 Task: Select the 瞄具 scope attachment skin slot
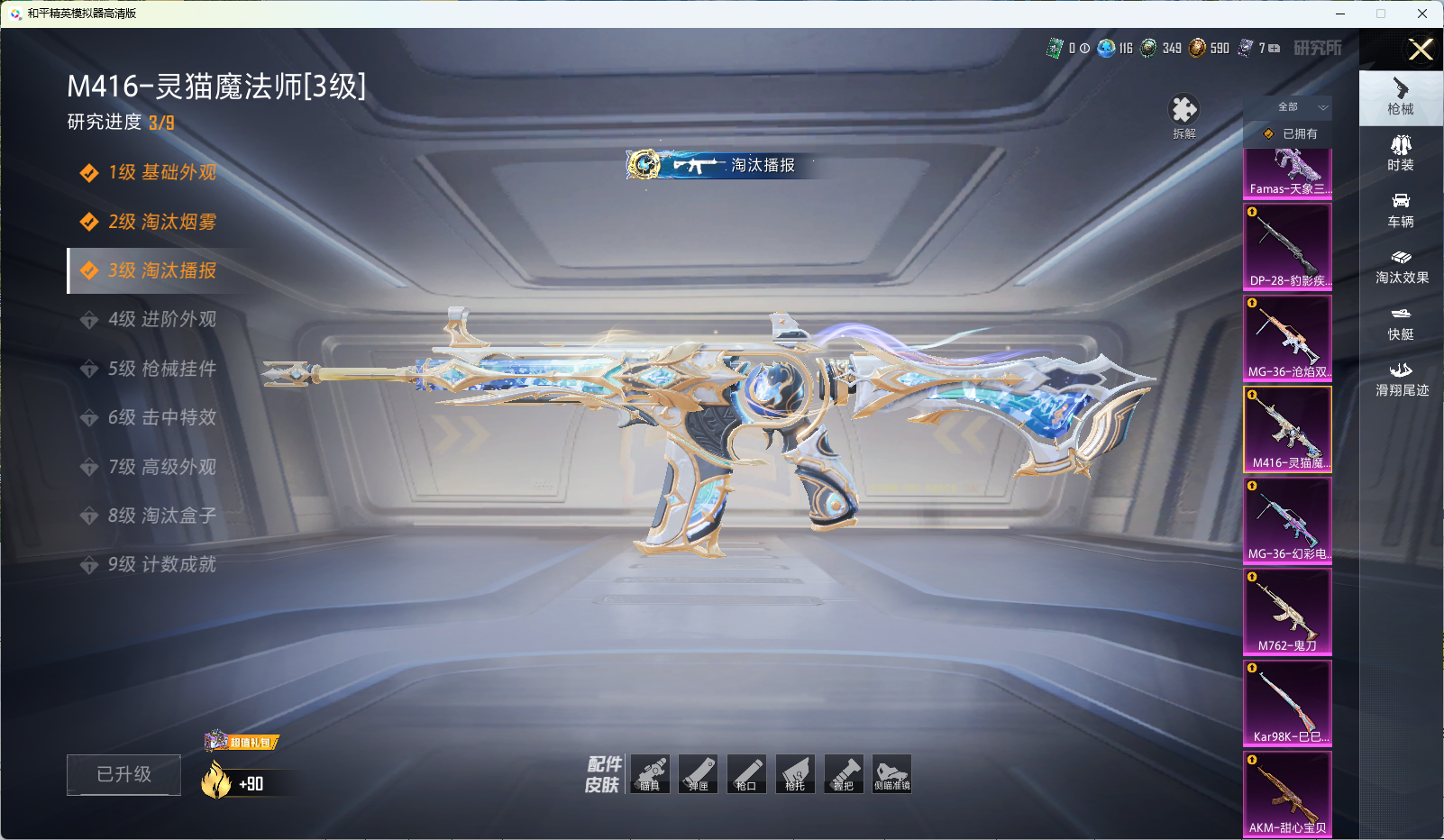point(650,774)
